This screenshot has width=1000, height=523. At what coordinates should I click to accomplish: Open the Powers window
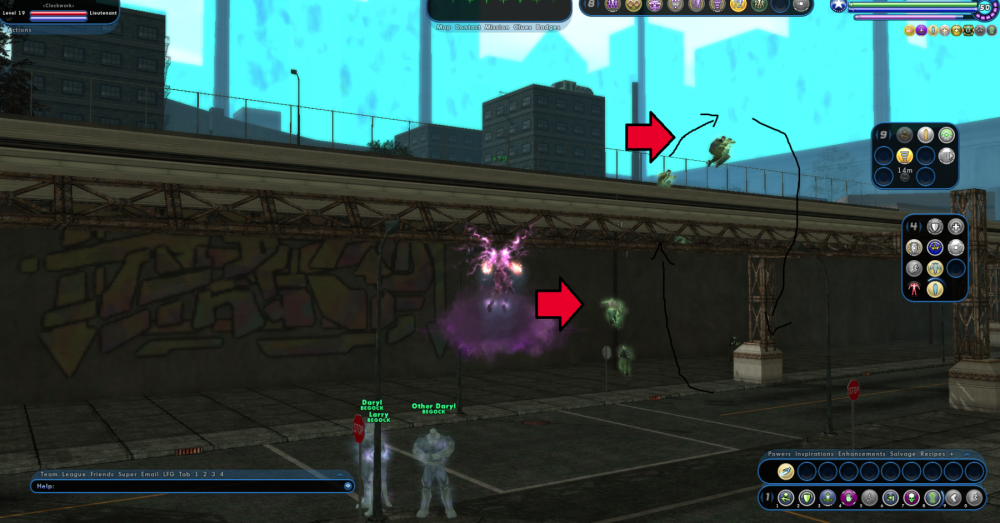(x=781, y=454)
